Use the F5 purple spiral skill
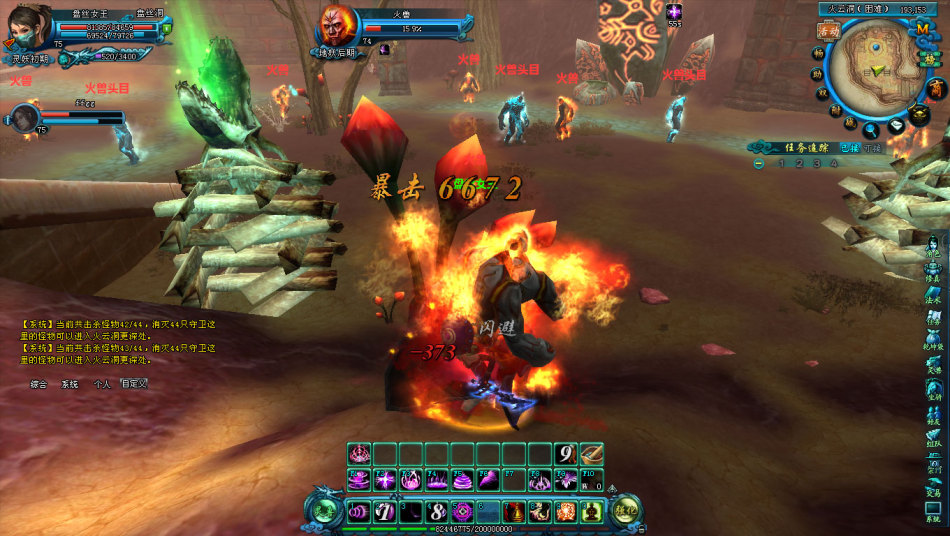The height and width of the screenshot is (536, 950). coord(461,480)
